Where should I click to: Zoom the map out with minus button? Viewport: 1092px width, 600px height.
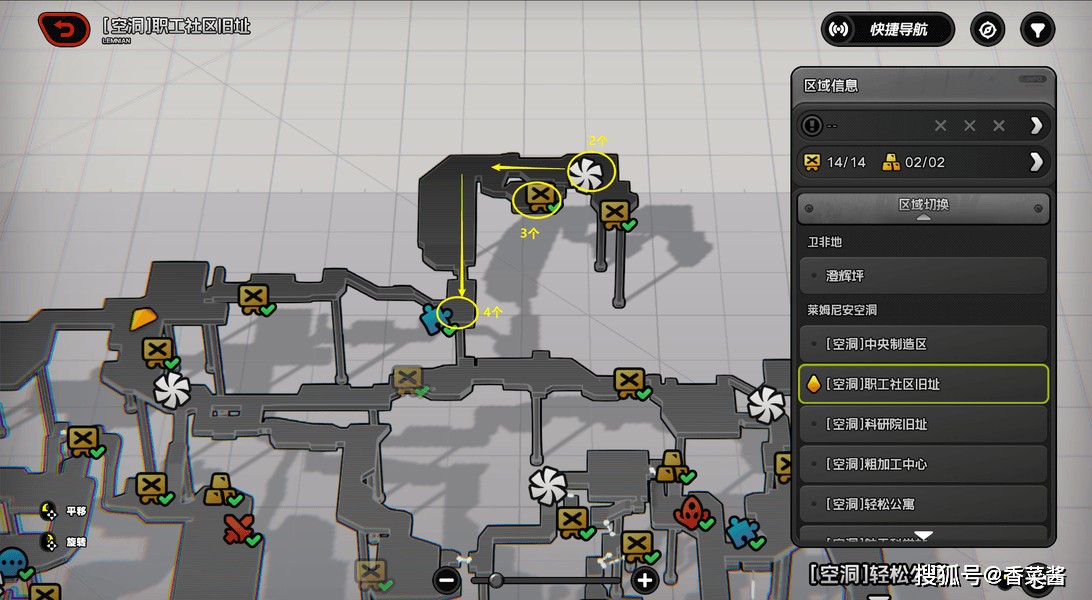[x=448, y=579]
